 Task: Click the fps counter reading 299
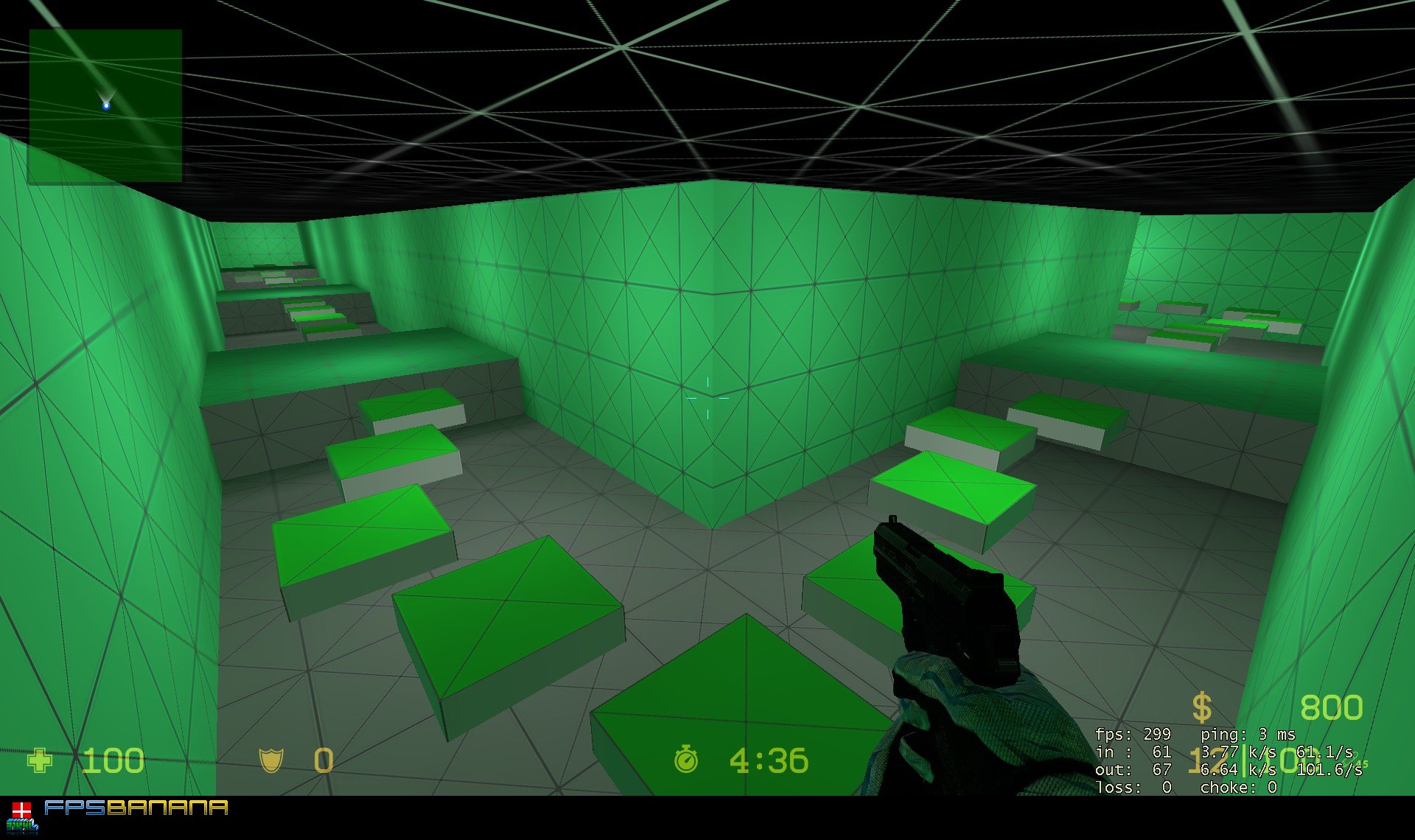click(x=1132, y=735)
